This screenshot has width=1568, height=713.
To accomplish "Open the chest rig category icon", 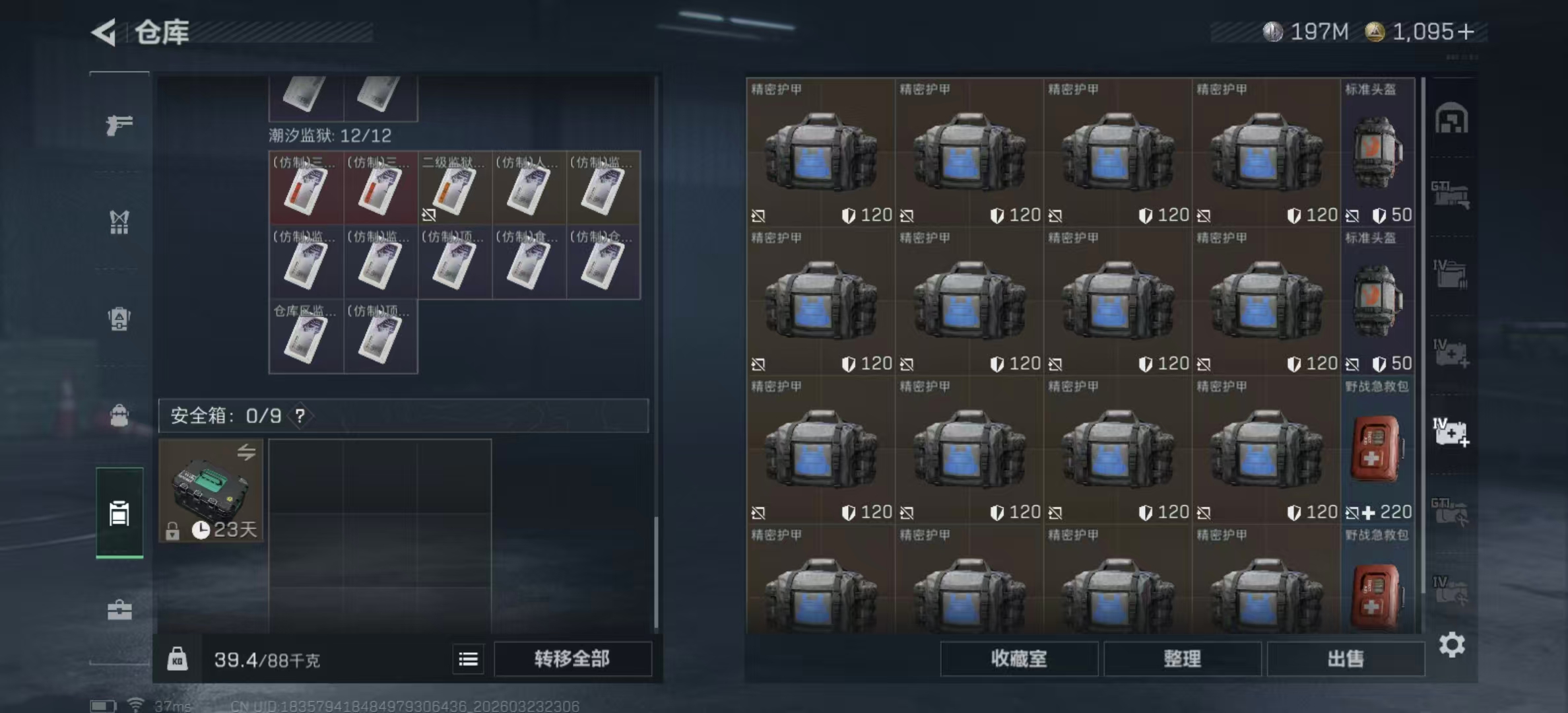I will [119, 223].
